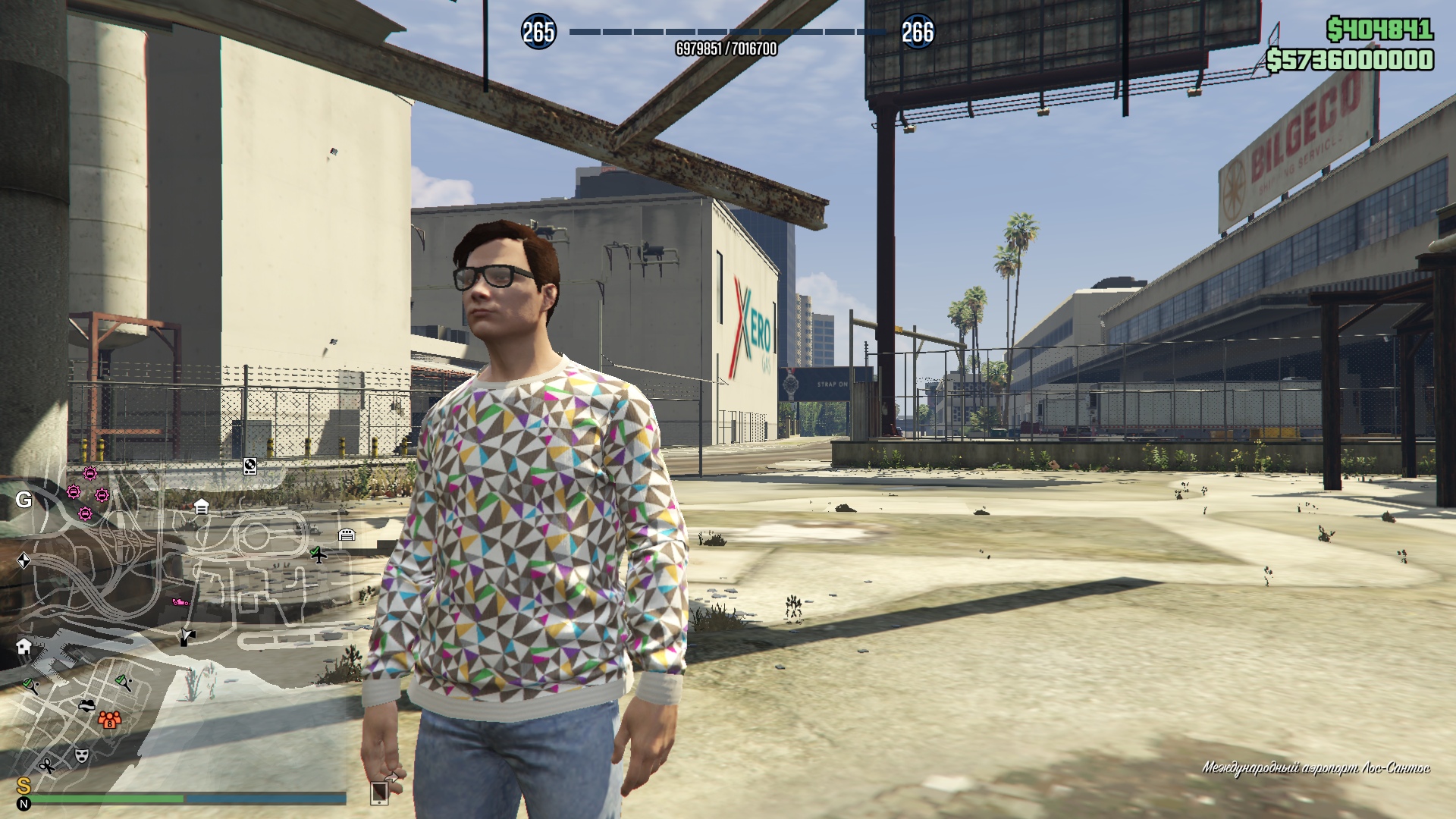Viewport: 1456px width, 819px height.
Task: Choose the scissors barber shop marker
Action: tap(47, 765)
